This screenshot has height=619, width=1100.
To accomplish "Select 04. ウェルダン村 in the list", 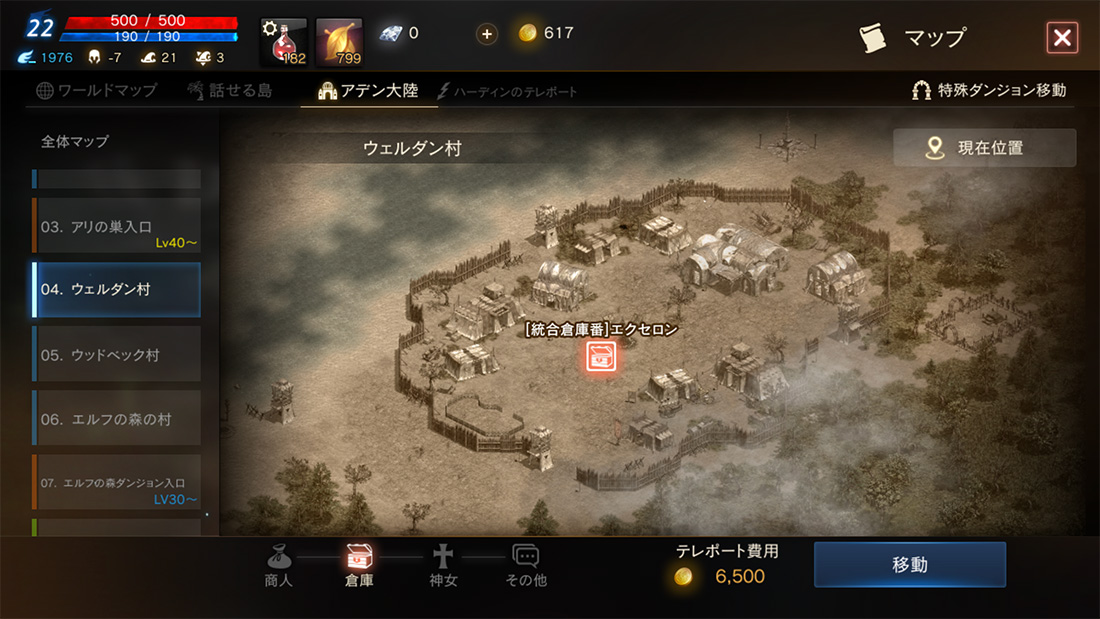I will click(116, 290).
